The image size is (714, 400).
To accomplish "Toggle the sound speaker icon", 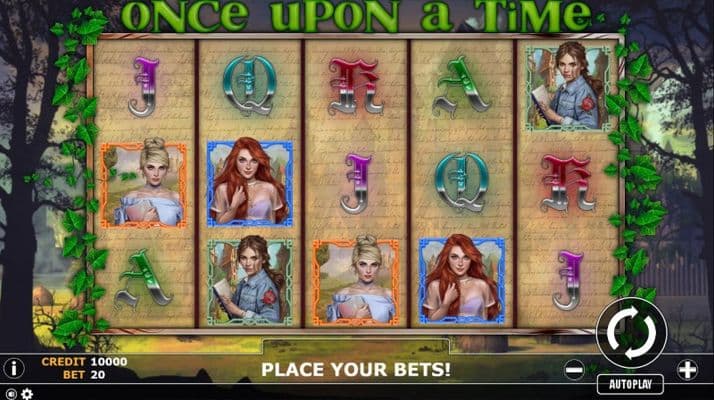I will click(x=10, y=393).
